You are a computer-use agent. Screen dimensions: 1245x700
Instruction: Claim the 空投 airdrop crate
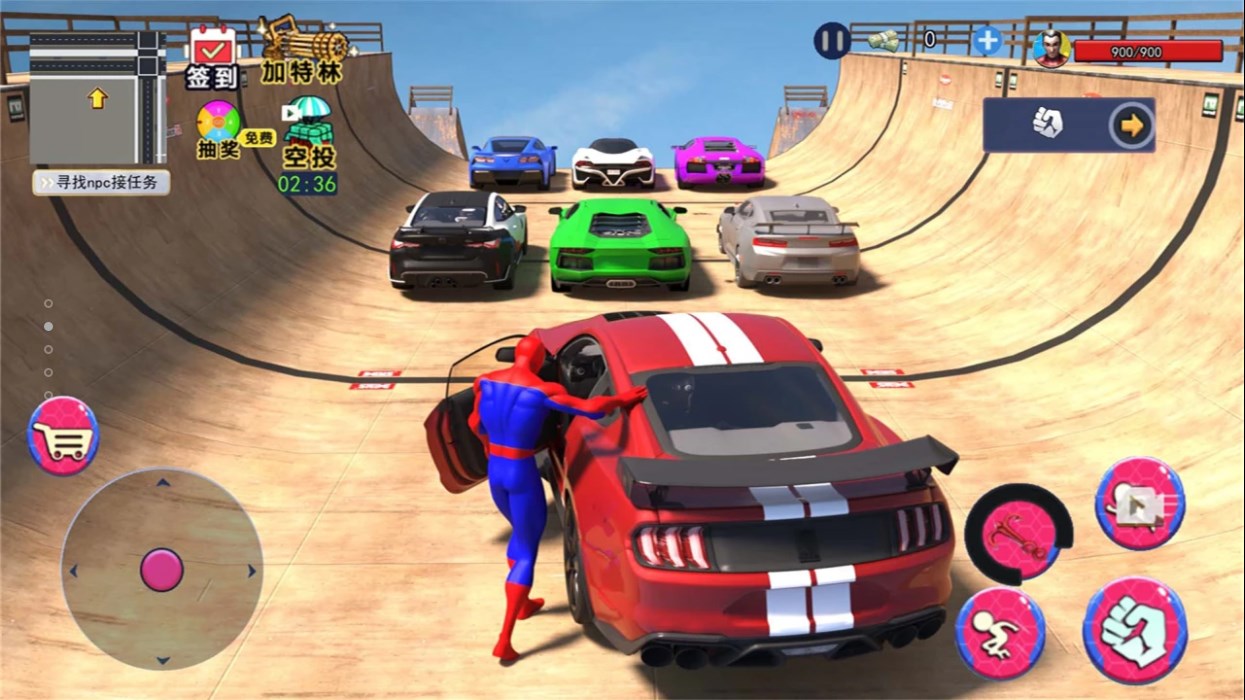tap(307, 134)
